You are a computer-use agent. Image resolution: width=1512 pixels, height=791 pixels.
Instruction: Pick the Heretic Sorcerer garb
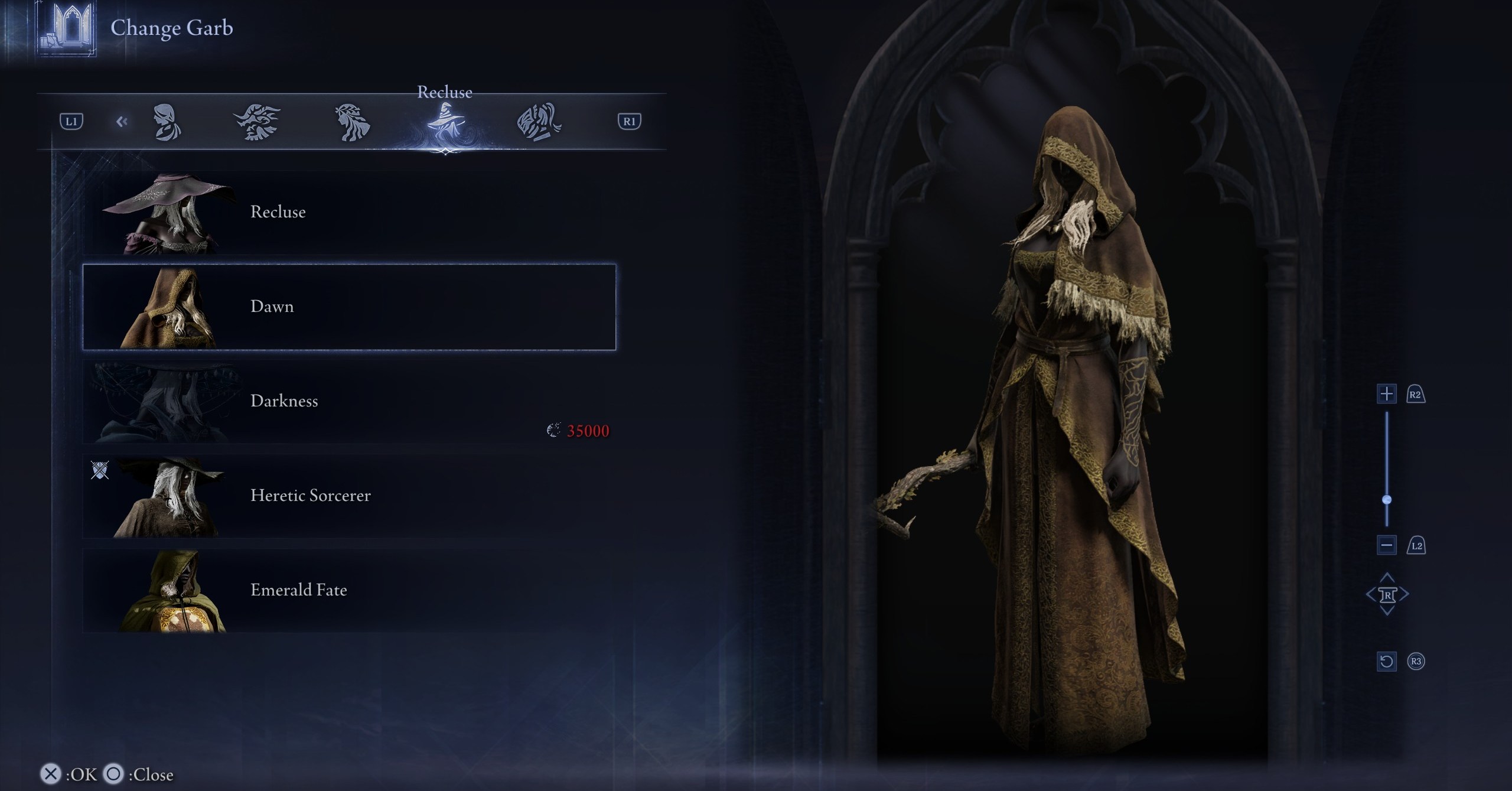[x=348, y=496]
